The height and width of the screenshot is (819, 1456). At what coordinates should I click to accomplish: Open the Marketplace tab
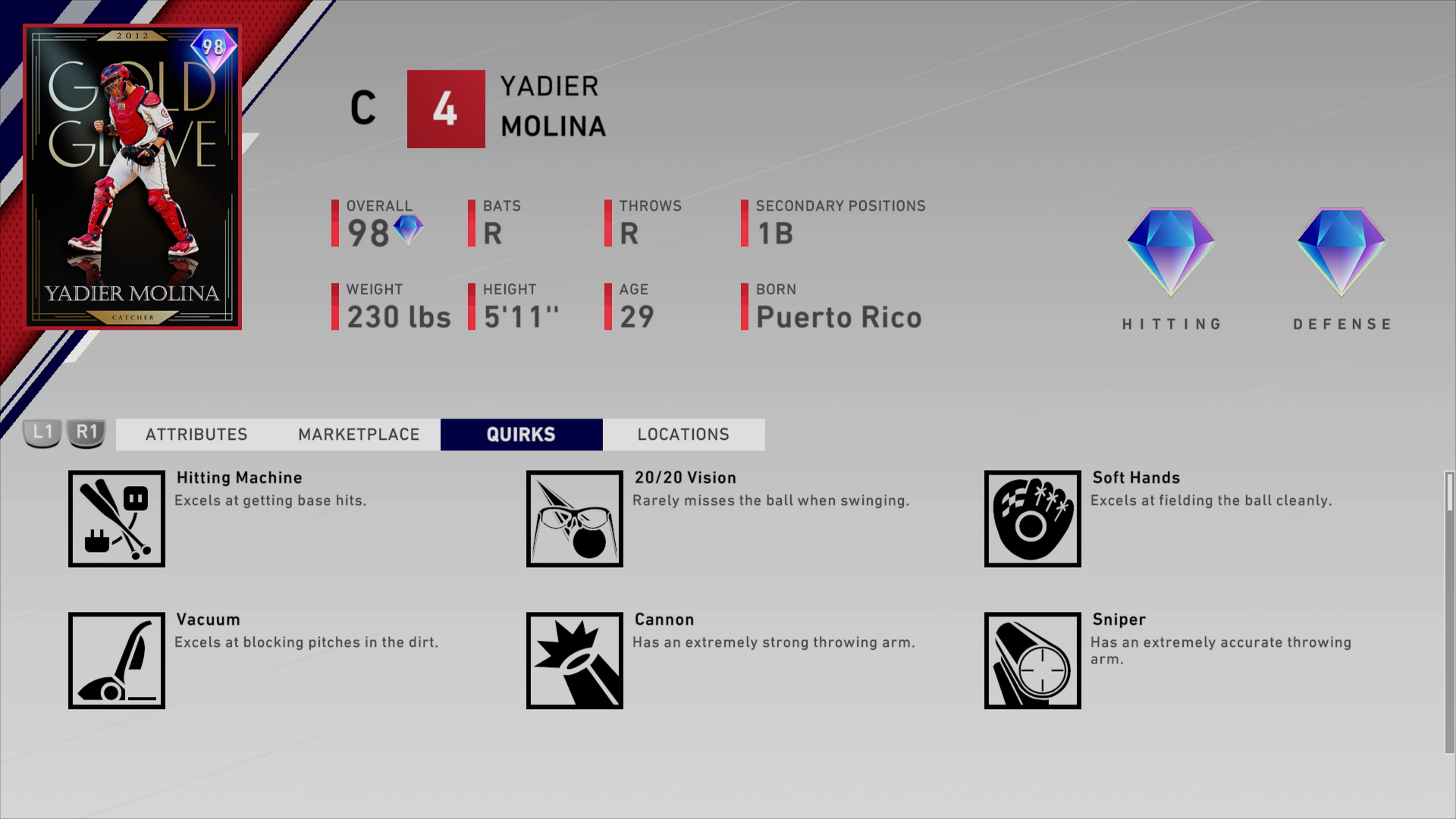tap(359, 435)
